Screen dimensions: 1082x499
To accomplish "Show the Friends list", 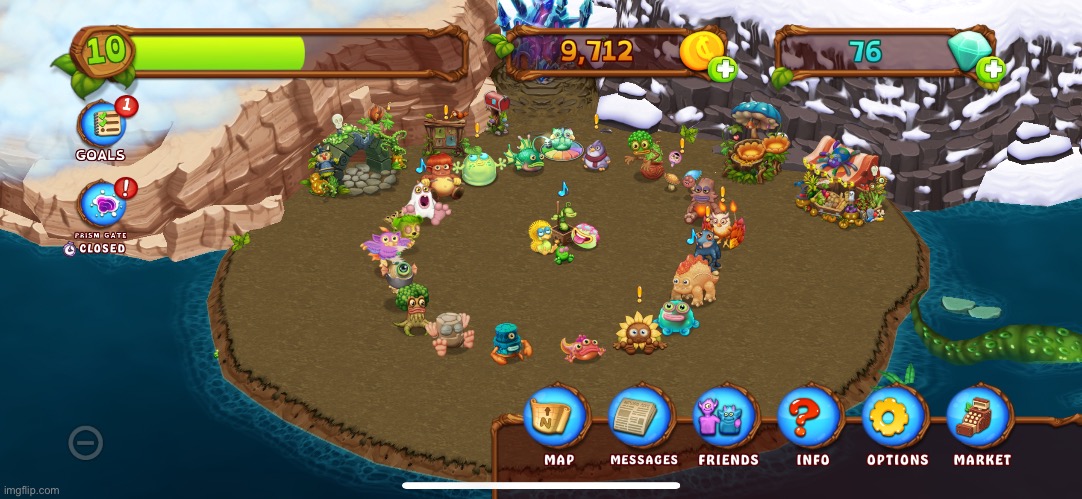I will coord(728,419).
